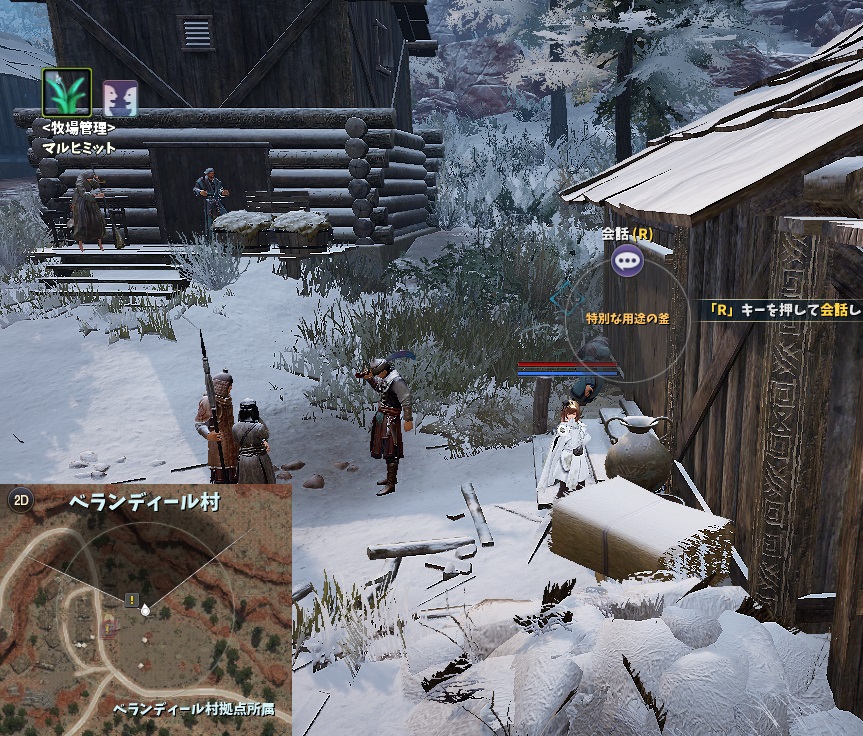Open the ベランディール村 minimap
Image resolution: width=863 pixels, height=736 pixels.
pyautogui.click(x=146, y=610)
